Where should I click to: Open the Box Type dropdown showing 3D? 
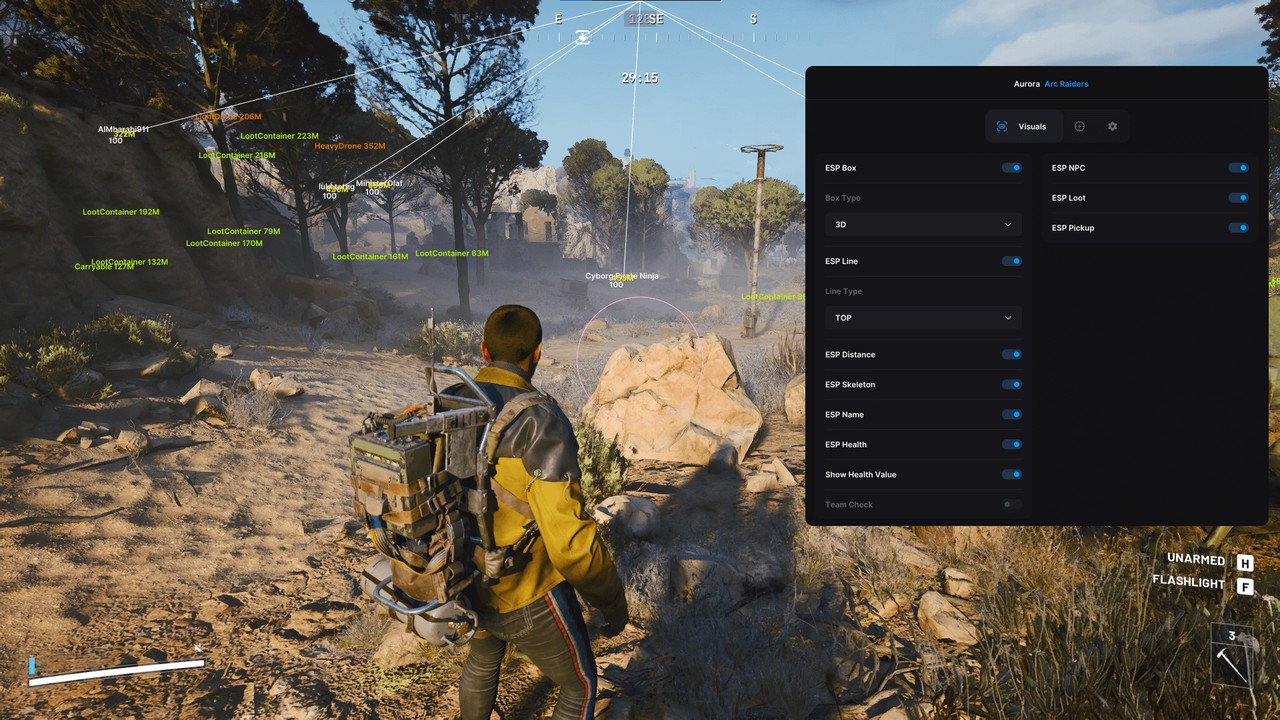click(922, 224)
